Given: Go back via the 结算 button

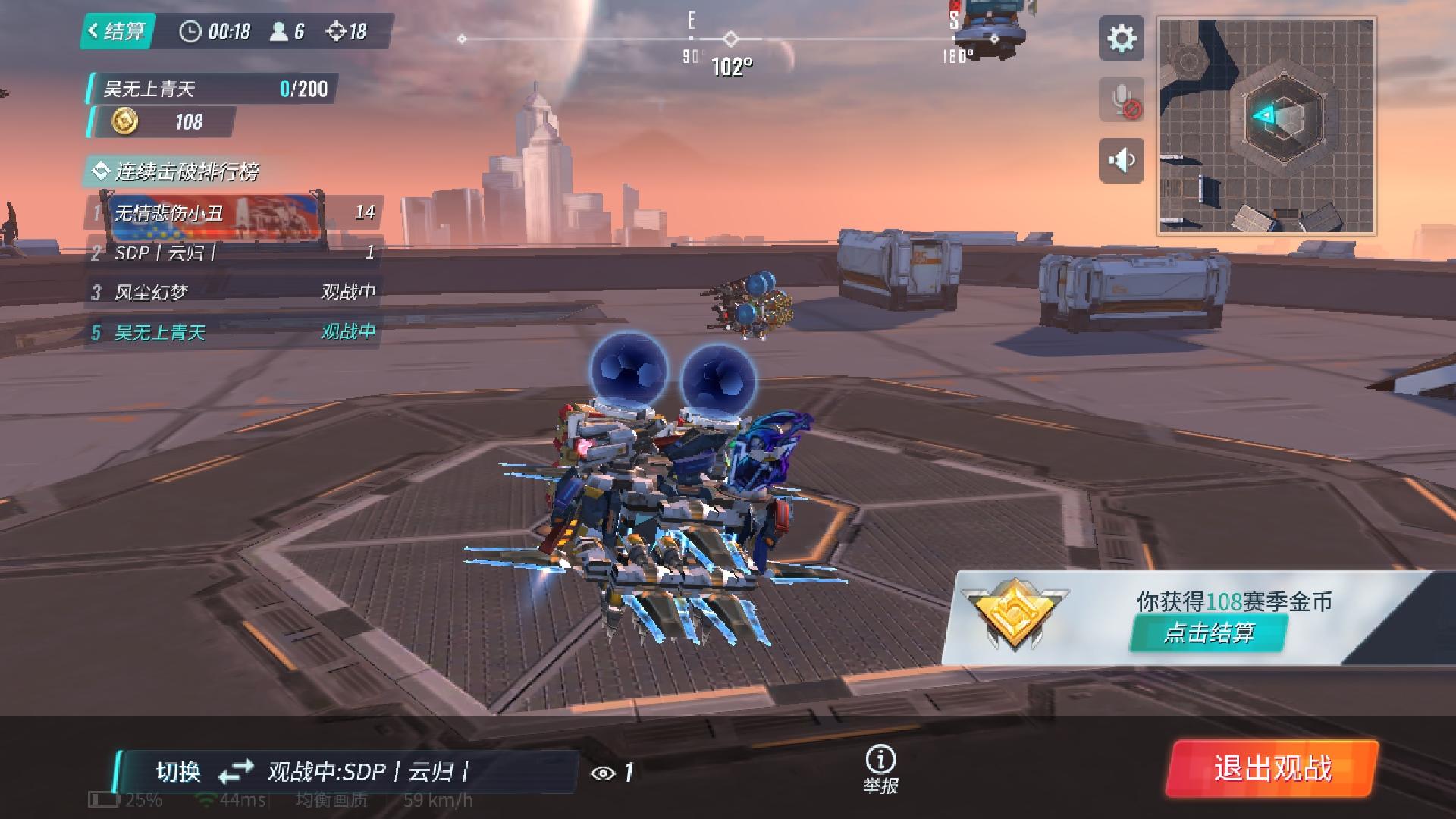Looking at the screenshot, I should point(118,31).
